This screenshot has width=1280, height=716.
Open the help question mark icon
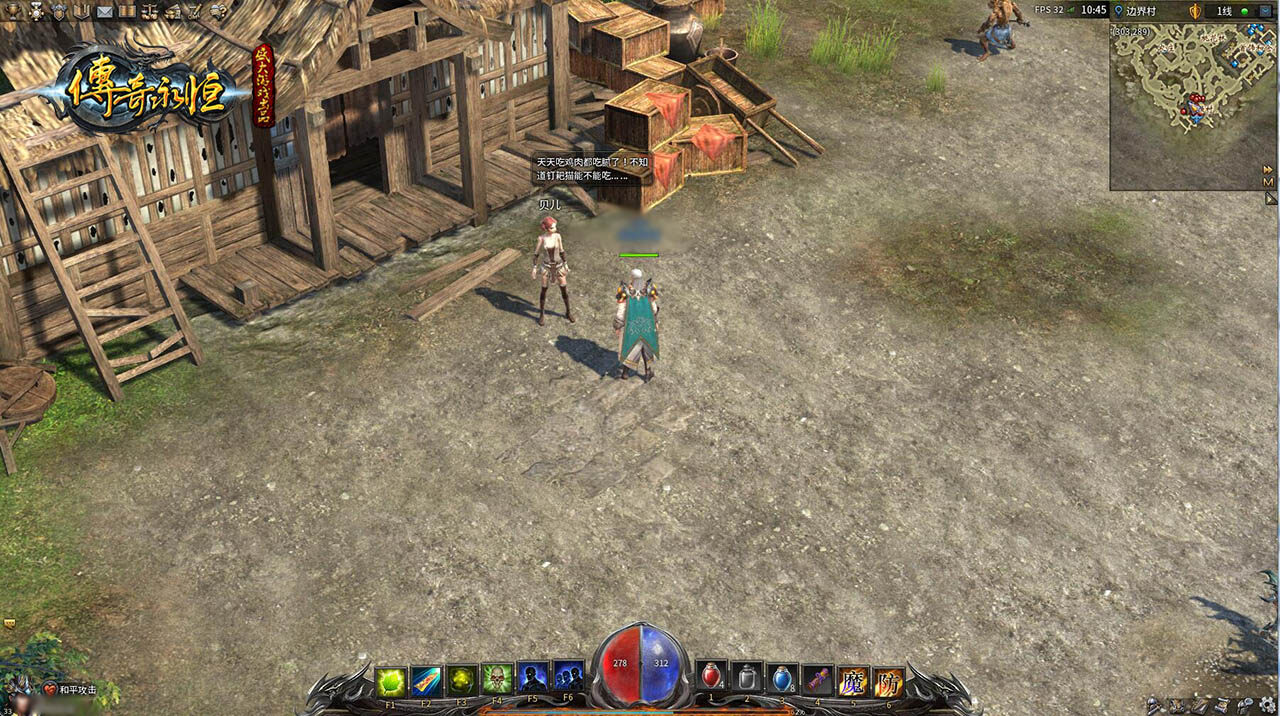click(217, 11)
